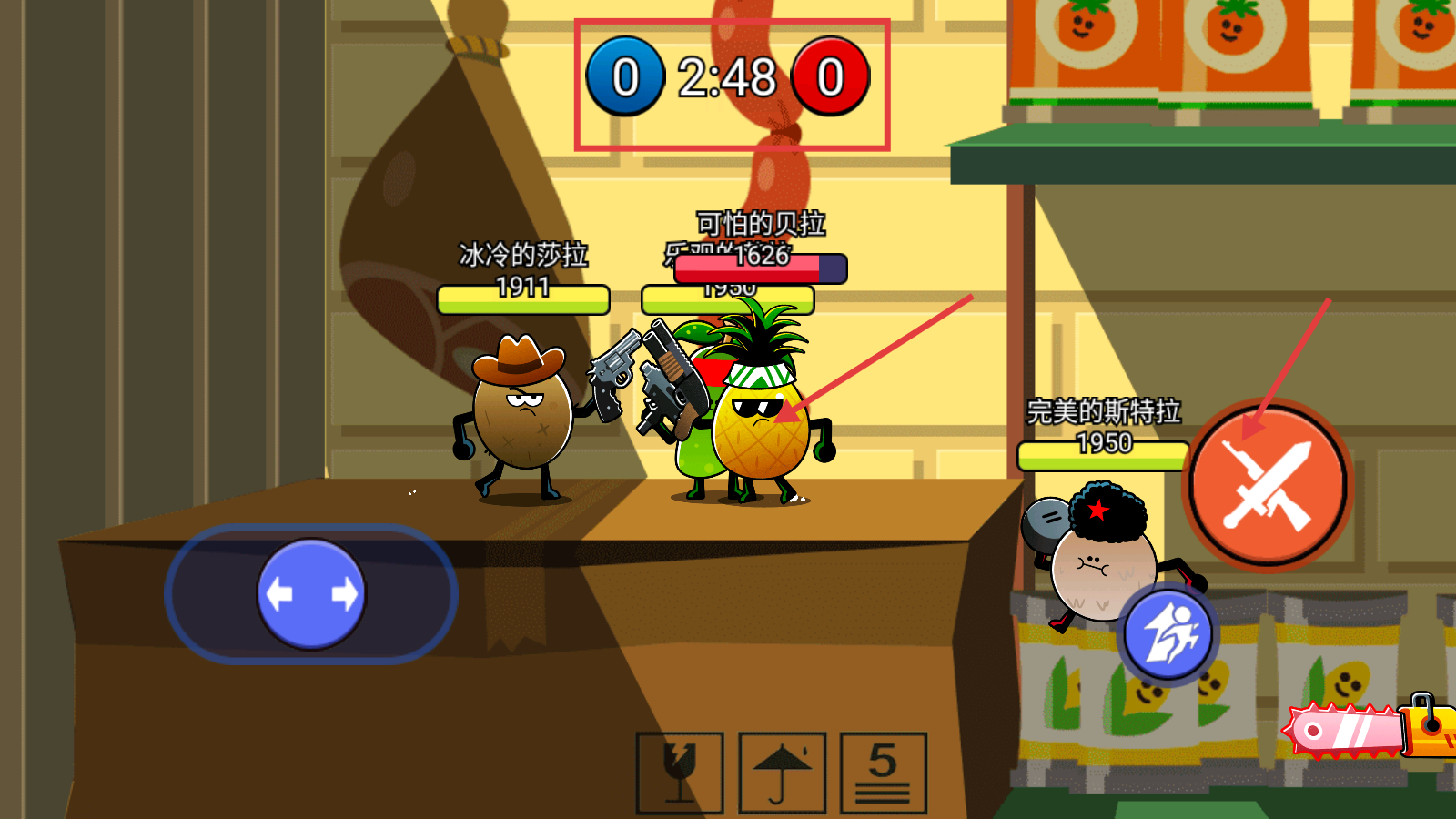Viewport: 1456px width, 819px height.
Task: Tap the left-right movement joystick knob
Action: click(x=311, y=594)
